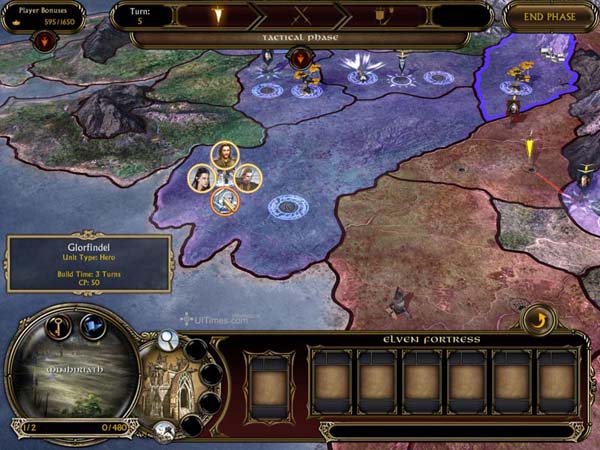Click the key icon on the minimap
The width and height of the screenshot is (600, 450).
[x=58, y=326]
